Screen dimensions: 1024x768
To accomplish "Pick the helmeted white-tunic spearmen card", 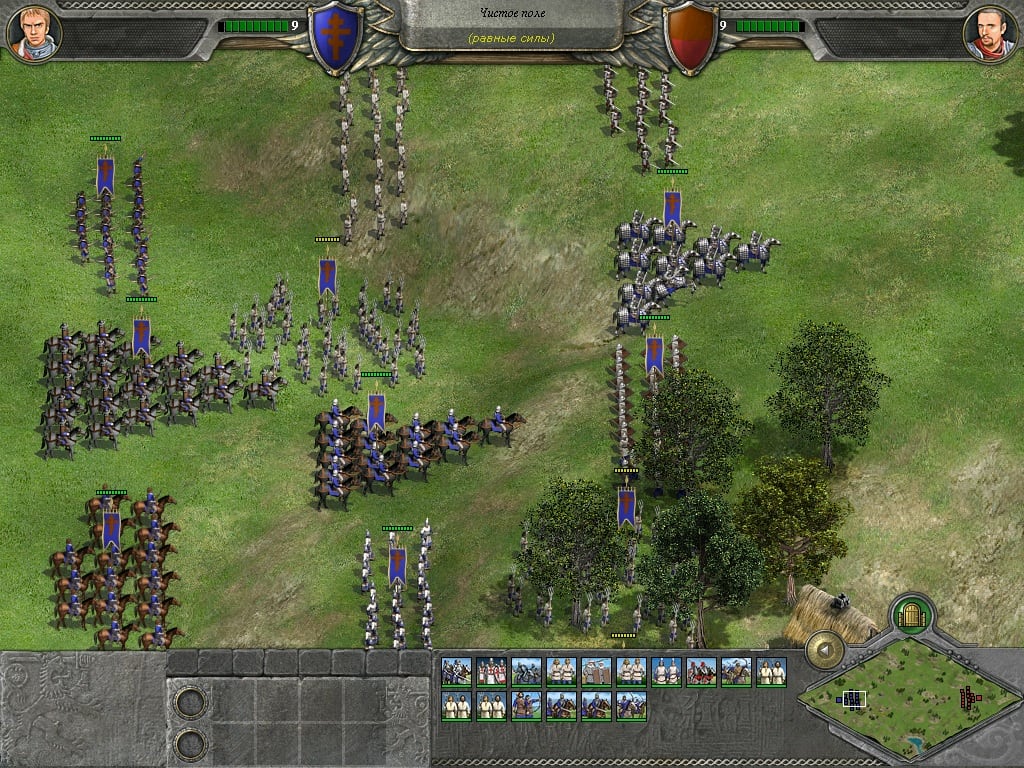I will coord(666,671).
